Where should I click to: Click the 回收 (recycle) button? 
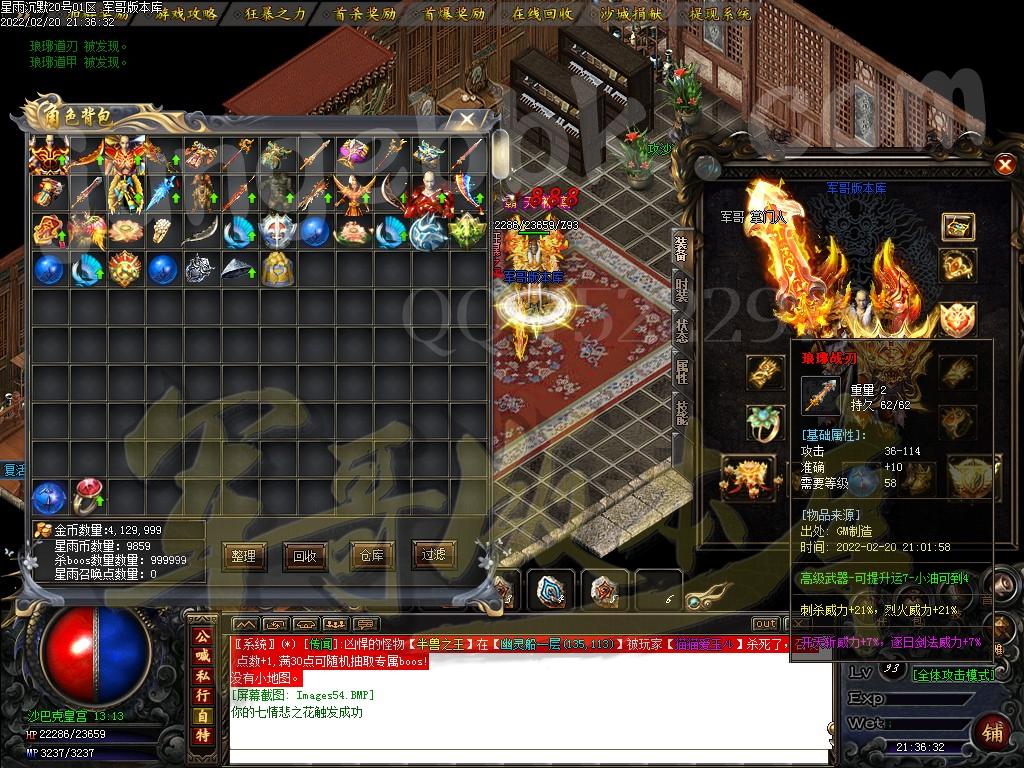pos(304,556)
